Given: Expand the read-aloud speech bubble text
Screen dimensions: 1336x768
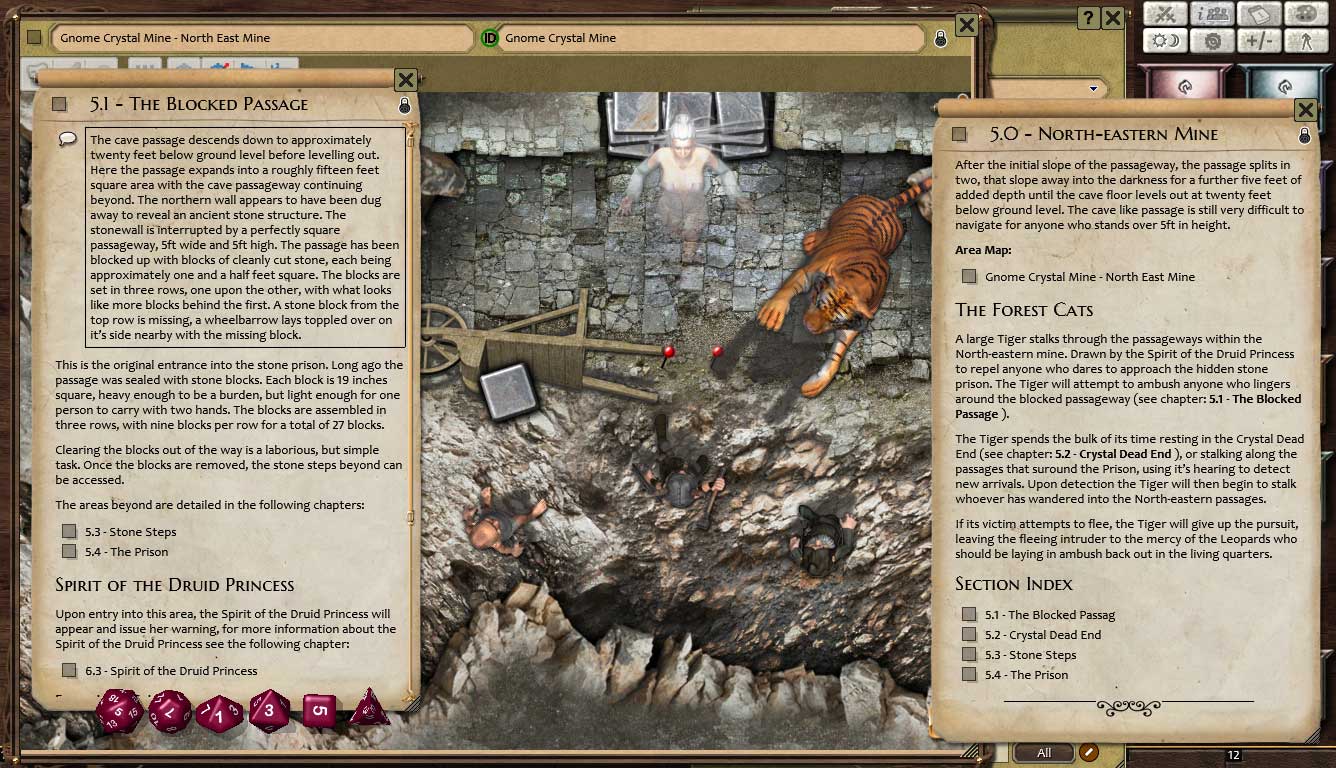Looking at the screenshot, I should (x=68, y=139).
